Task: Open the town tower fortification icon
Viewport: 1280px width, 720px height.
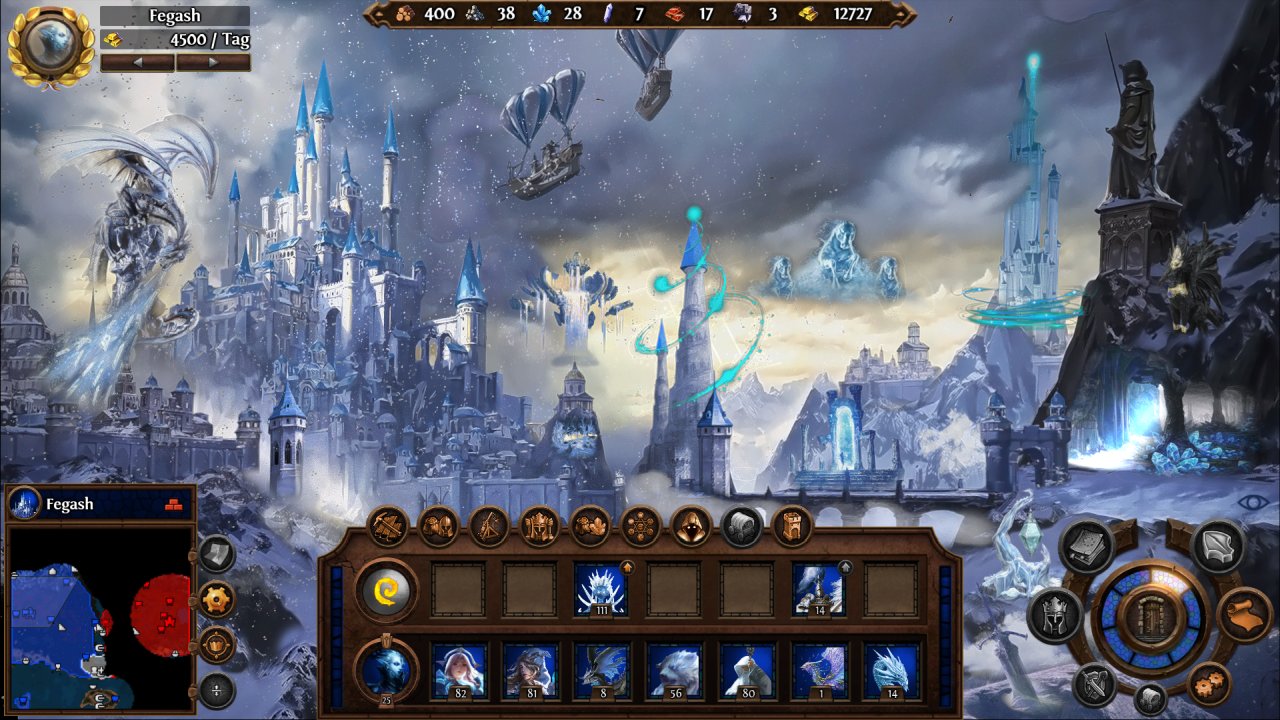Action: pyautogui.click(x=792, y=526)
